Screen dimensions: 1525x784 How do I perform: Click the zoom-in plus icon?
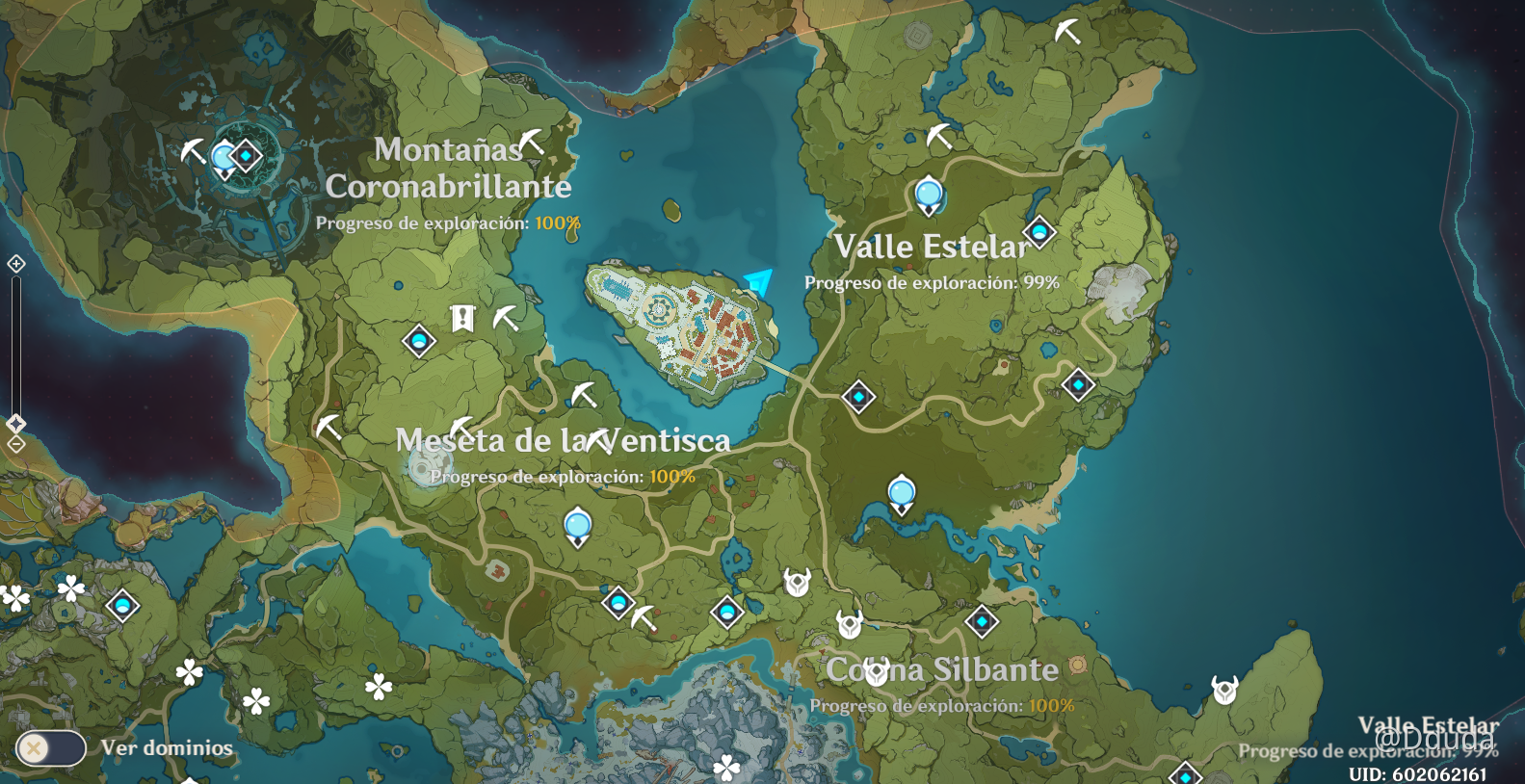click(x=15, y=261)
